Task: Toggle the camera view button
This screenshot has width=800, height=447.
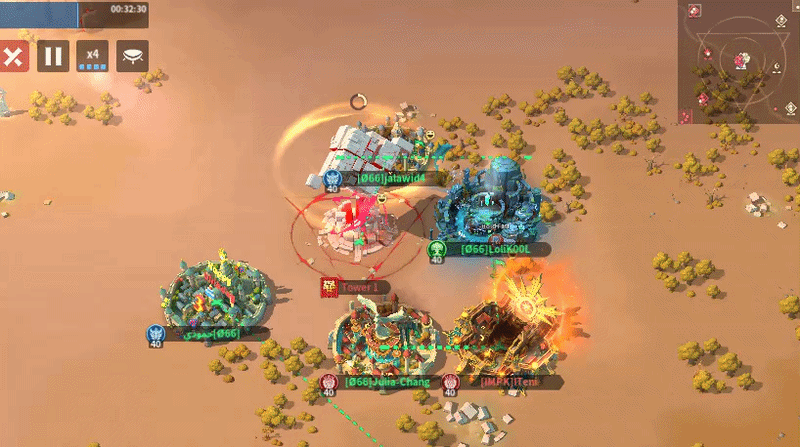Action: coord(133,57)
